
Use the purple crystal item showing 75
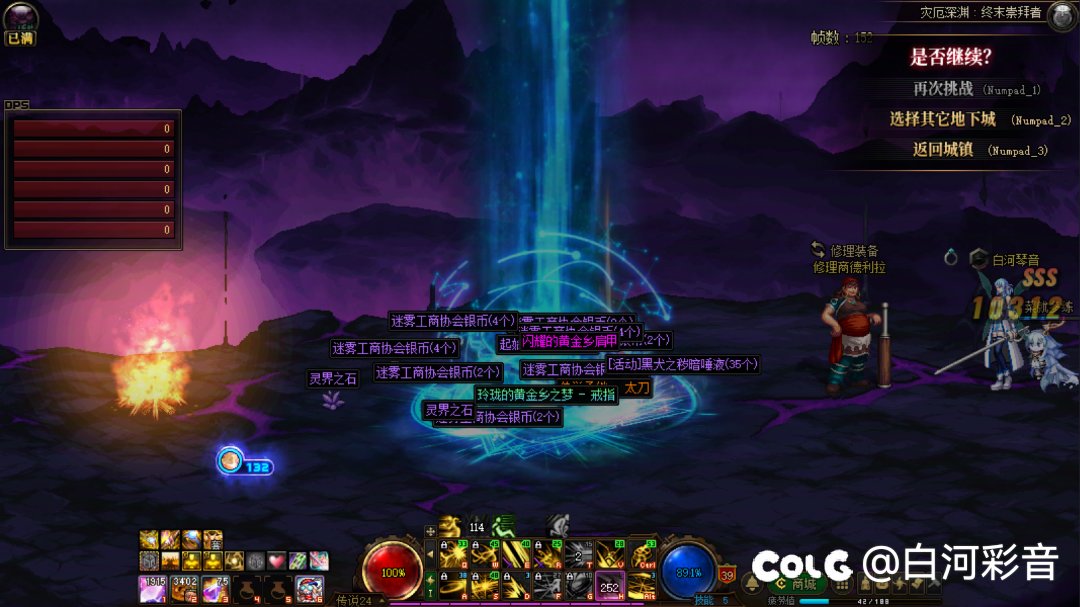point(214,589)
